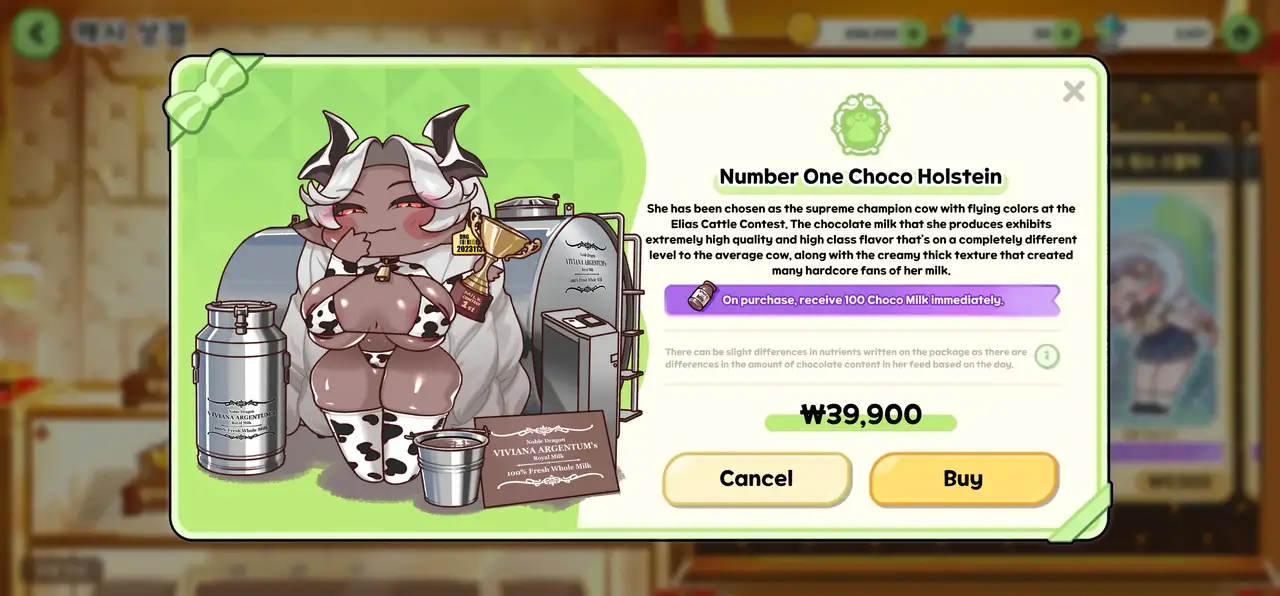This screenshot has height=596, width=1280.
Task: Buy the Number One Choco Holstein
Action: coord(963,479)
